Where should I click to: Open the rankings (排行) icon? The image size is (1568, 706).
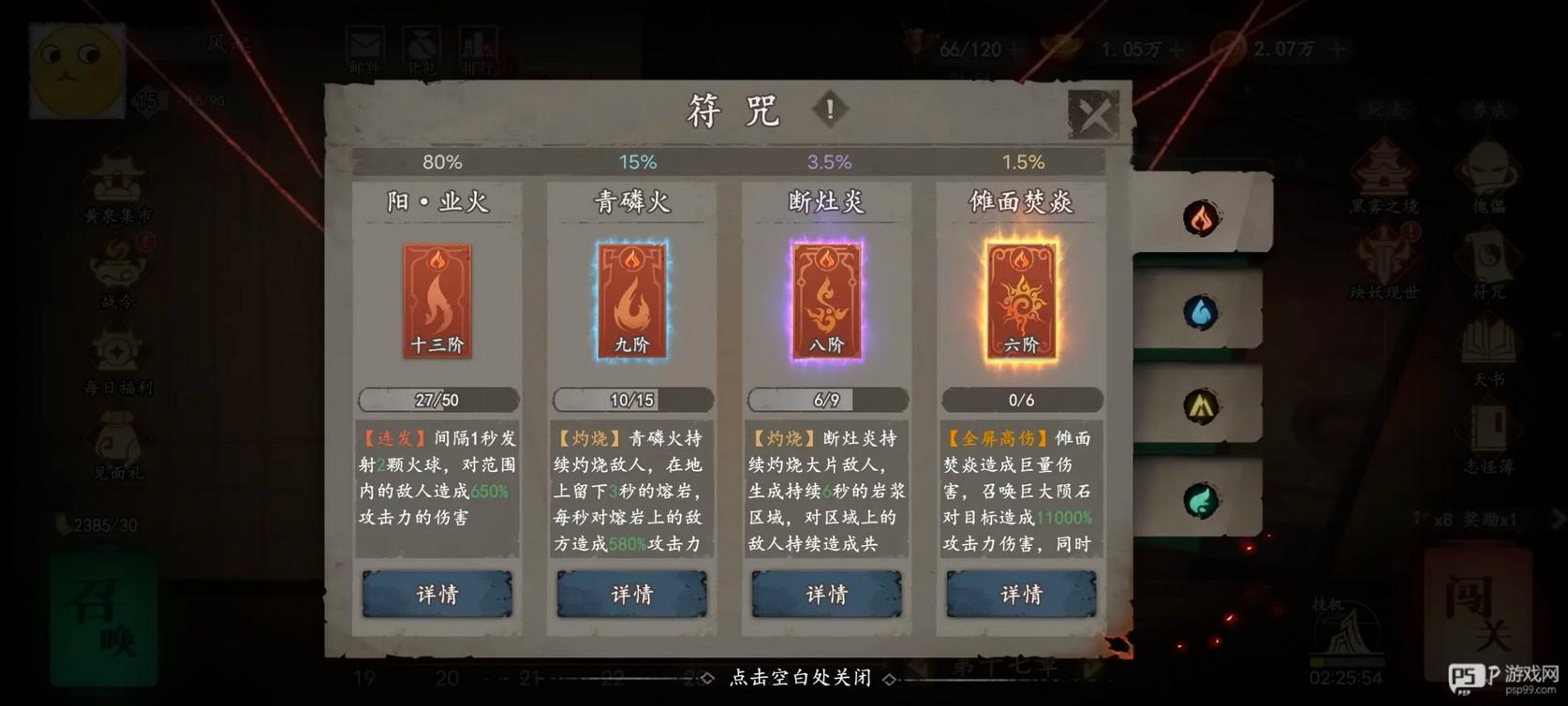coord(479,42)
